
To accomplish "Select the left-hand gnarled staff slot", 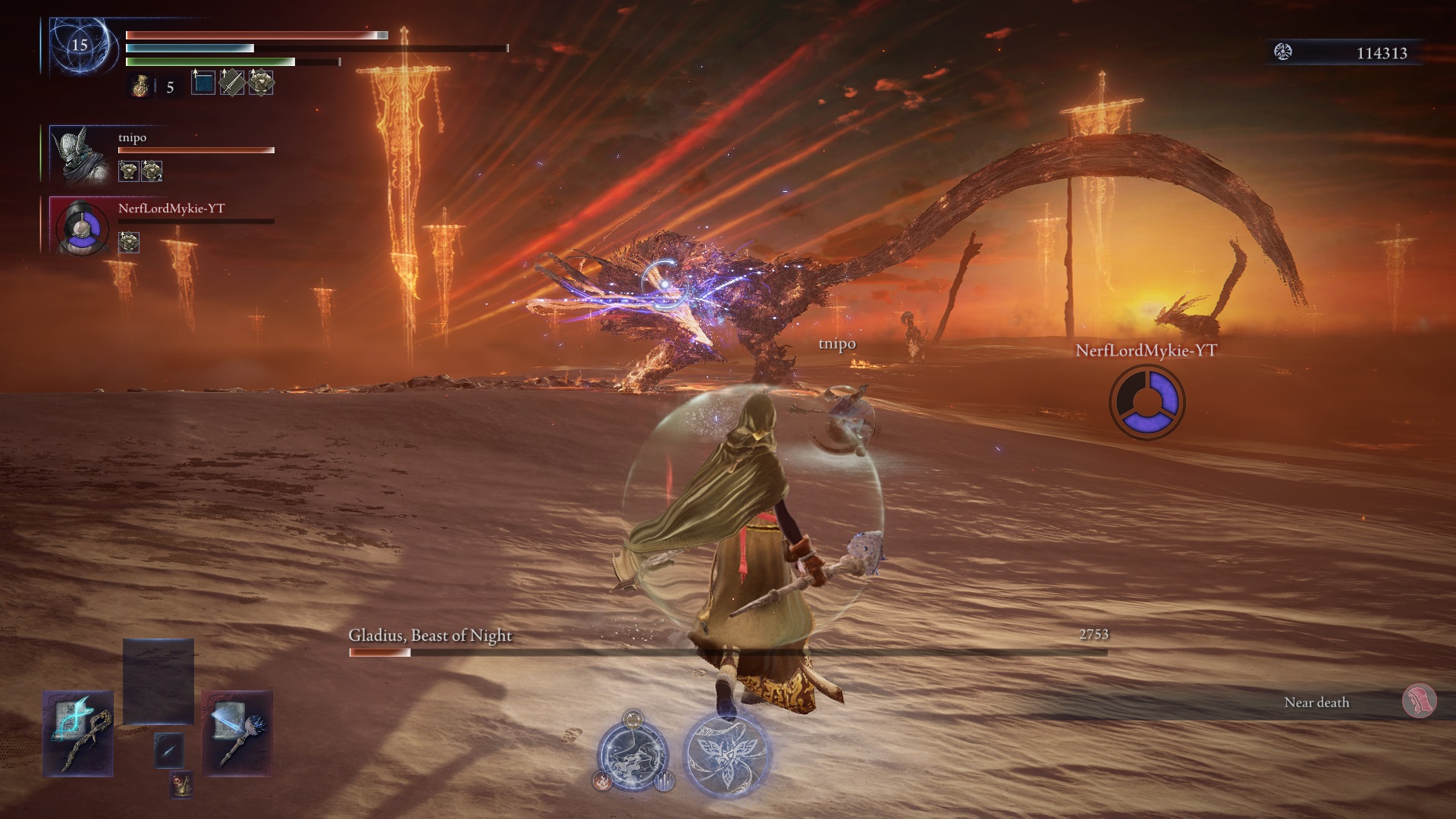I will coord(78,733).
